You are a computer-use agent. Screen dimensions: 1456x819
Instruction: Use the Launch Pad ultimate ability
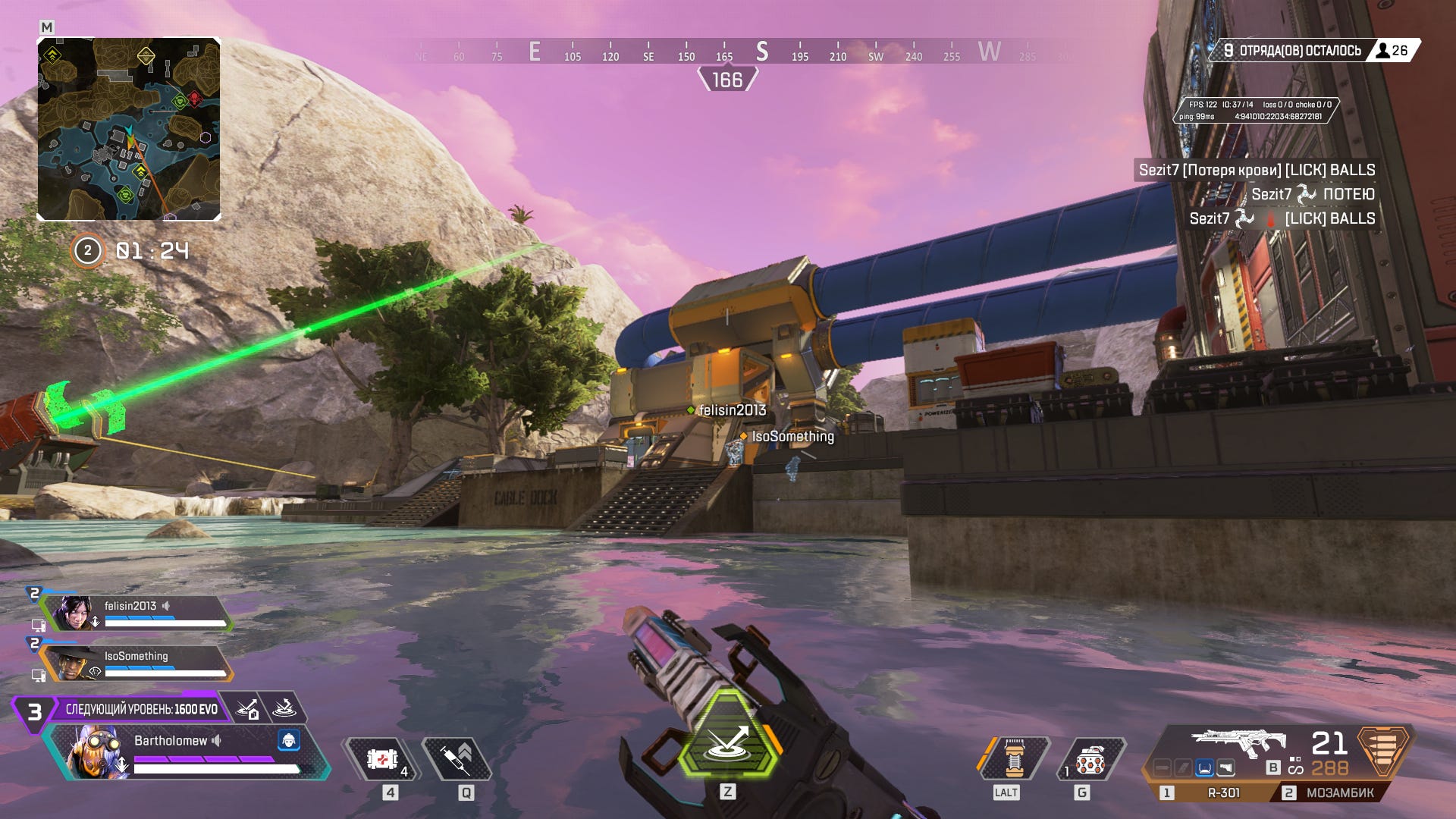727,736
